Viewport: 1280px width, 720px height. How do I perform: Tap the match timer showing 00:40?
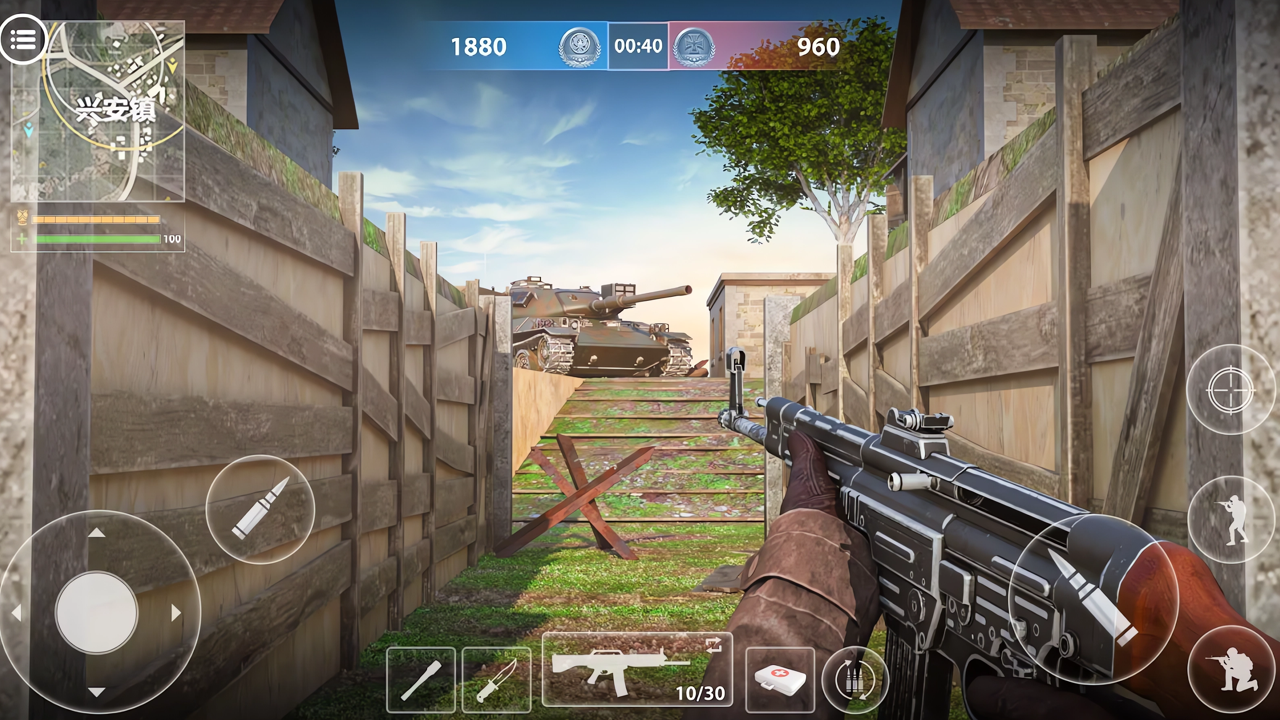point(638,45)
